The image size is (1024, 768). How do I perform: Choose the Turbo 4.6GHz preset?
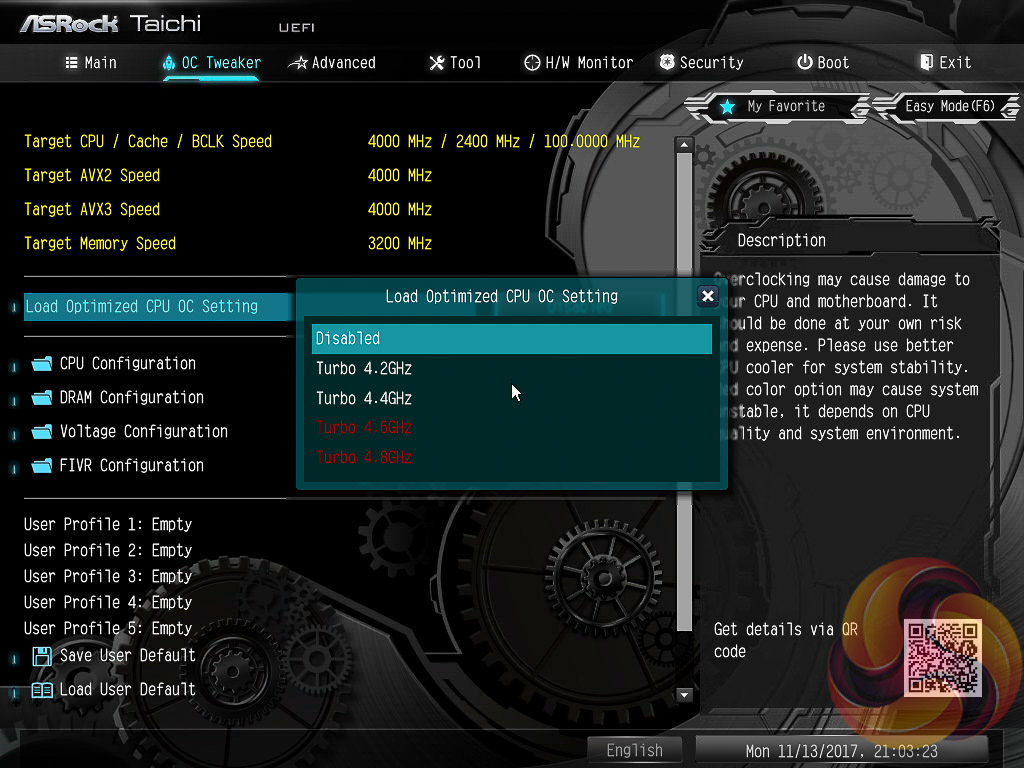[364, 427]
